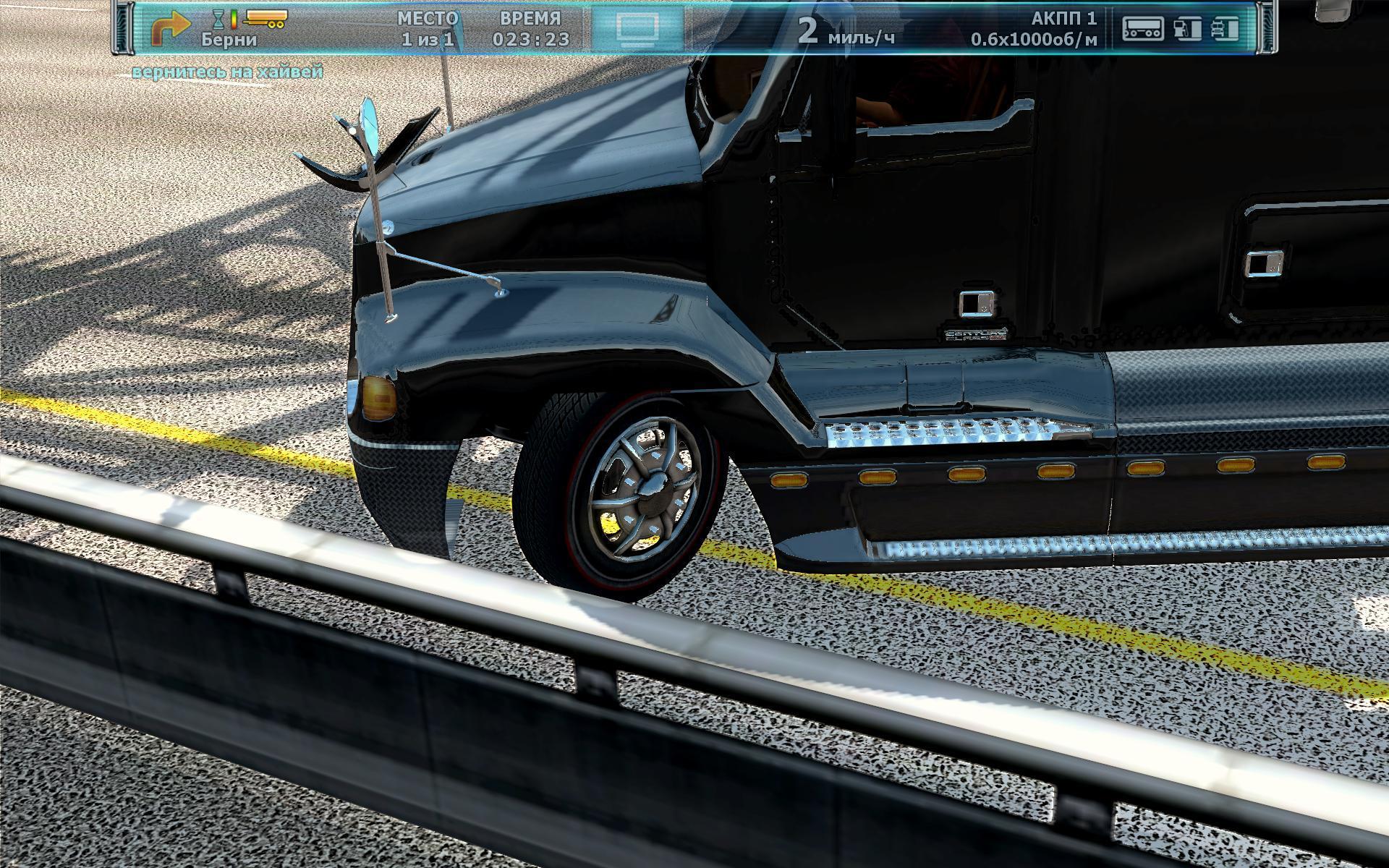The image size is (1389, 868).
Task: Select the yellow trailer cargo icon
Action: pos(266,19)
